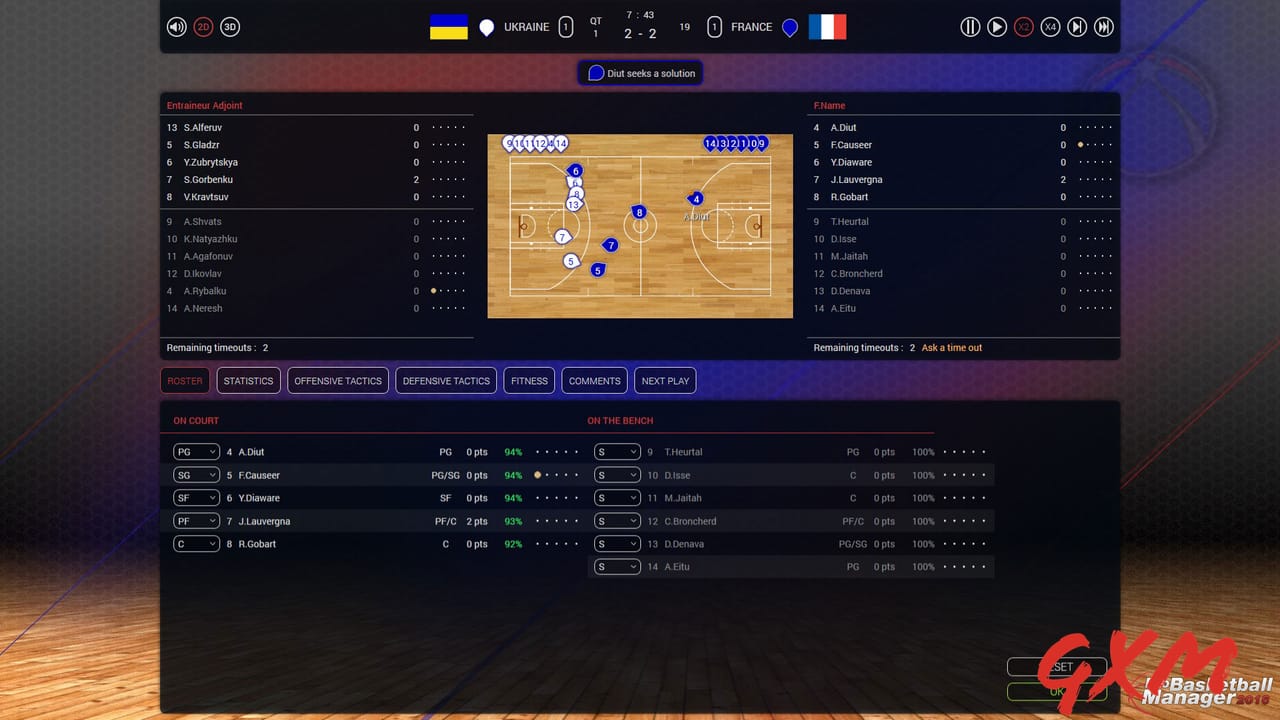
Task: Click Ask a time out for France
Action: [x=950, y=347]
